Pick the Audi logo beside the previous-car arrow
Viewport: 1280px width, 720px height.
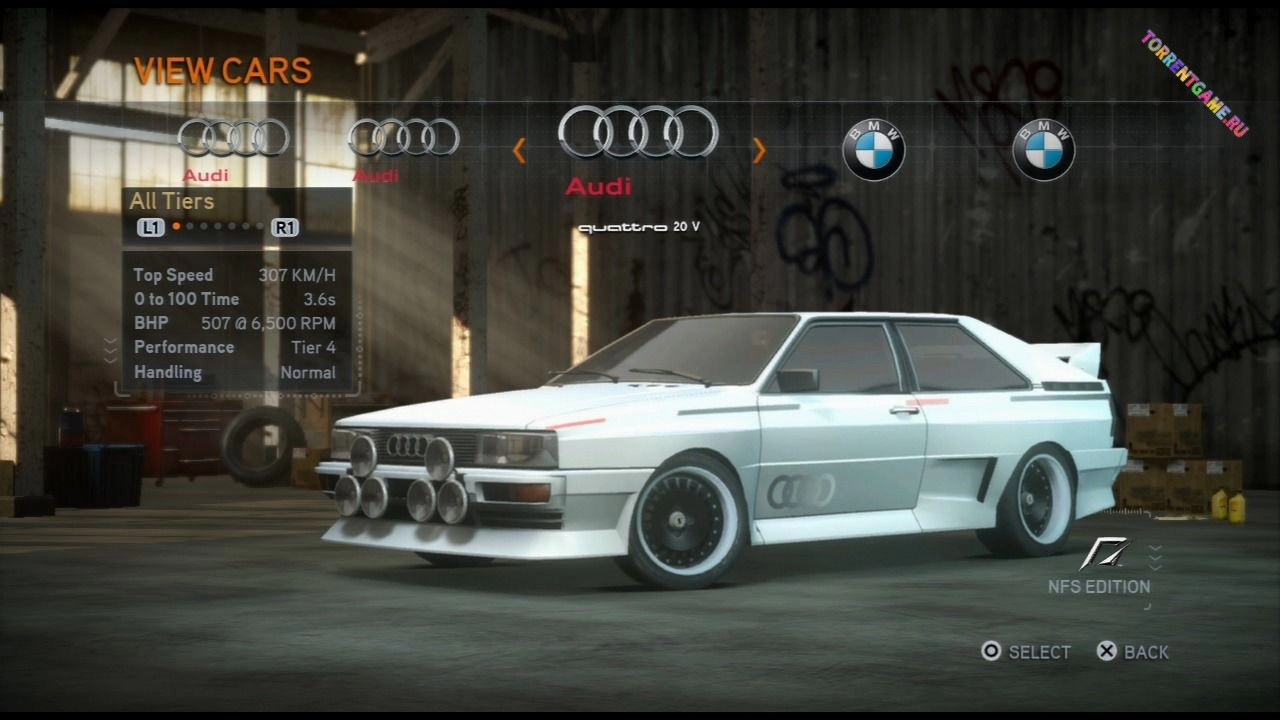[404, 137]
